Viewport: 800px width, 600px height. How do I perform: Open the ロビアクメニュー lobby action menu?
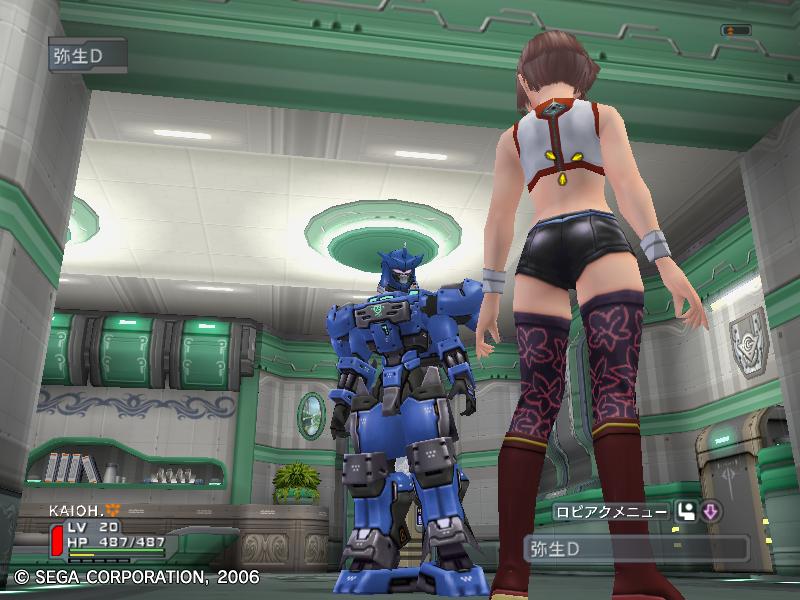tap(612, 512)
